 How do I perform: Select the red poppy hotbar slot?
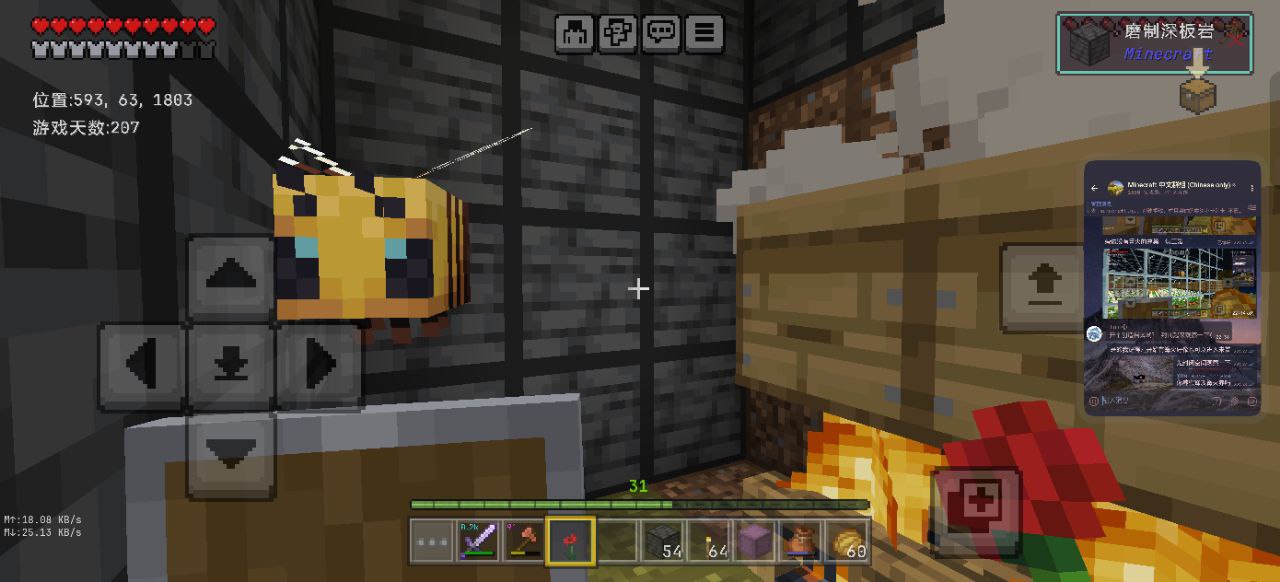570,541
